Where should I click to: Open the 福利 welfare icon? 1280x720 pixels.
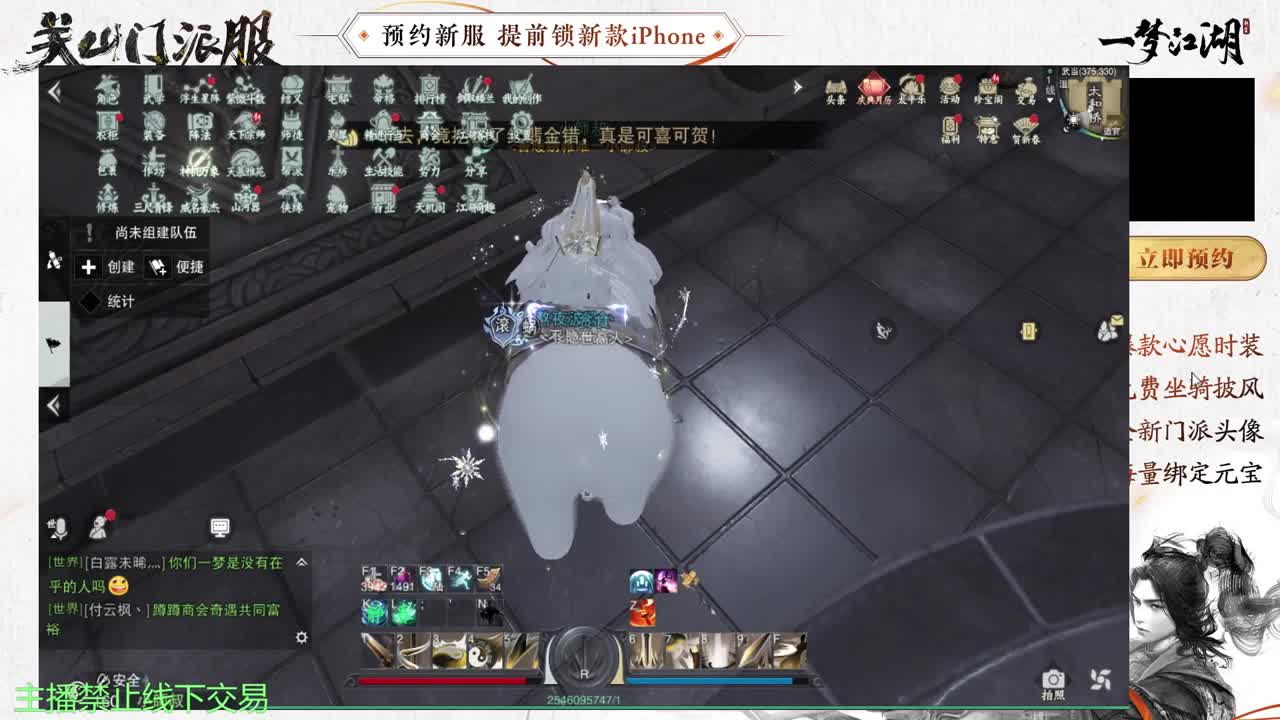point(951,124)
